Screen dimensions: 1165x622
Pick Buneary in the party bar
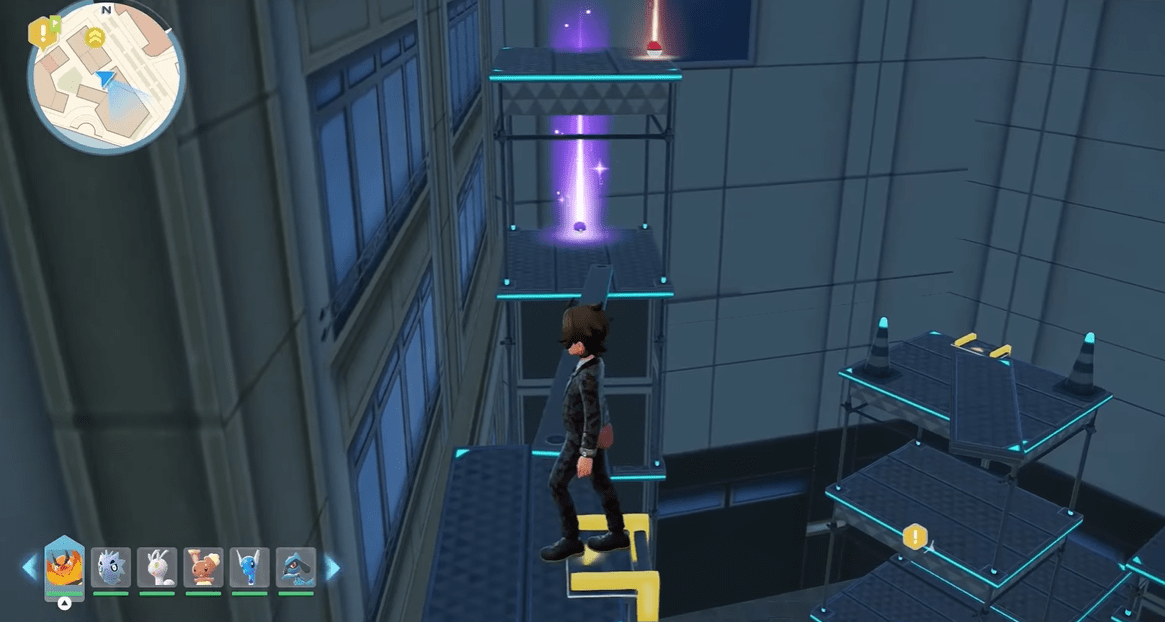pos(203,567)
